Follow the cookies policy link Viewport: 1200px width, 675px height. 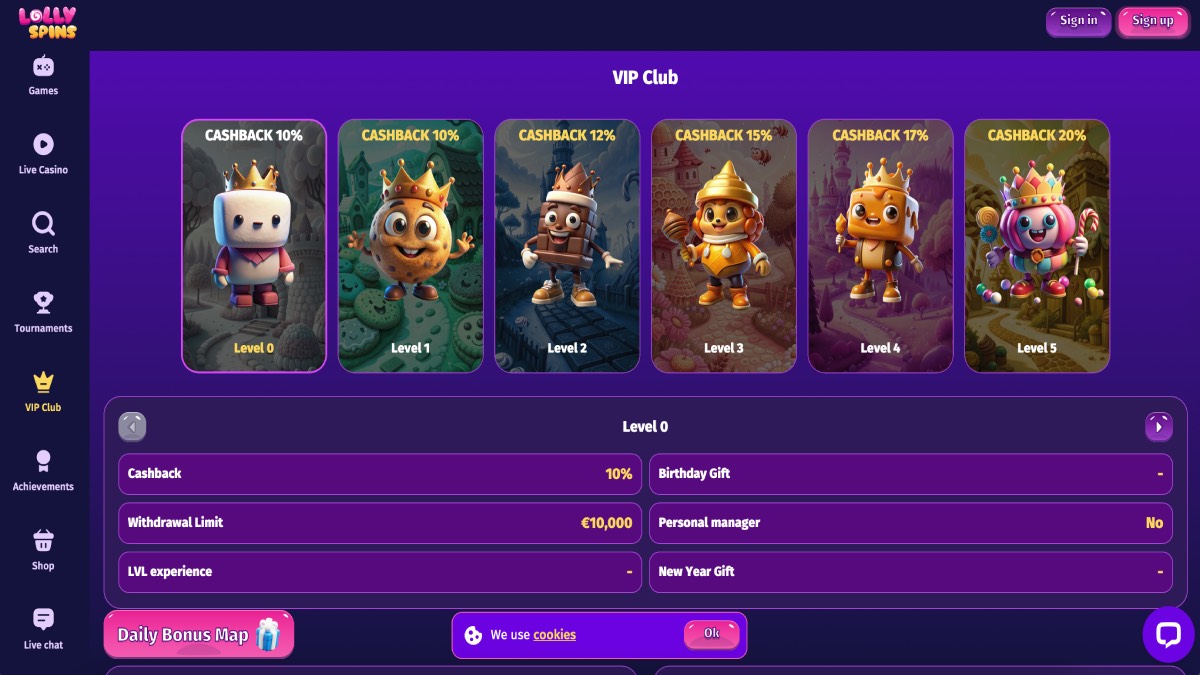coord(554,635)
